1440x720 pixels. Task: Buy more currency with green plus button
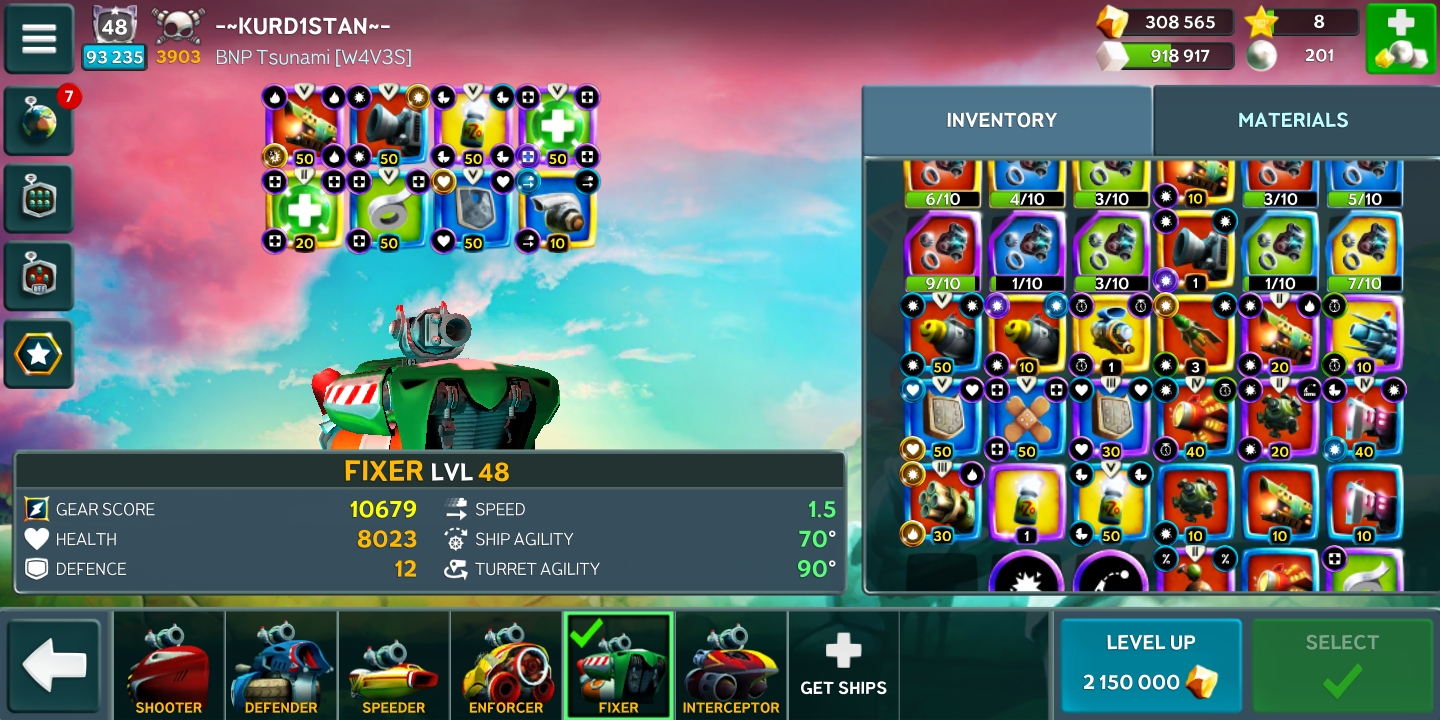(x=1400, y=39)
